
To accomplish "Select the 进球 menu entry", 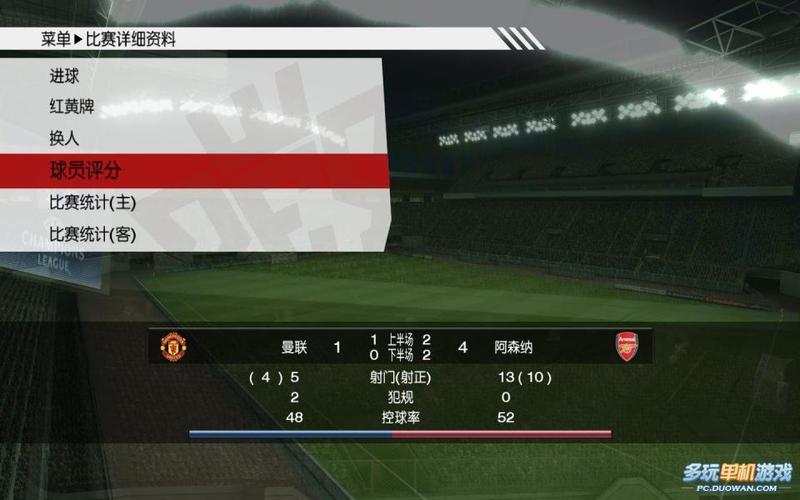I will (65, 76).
